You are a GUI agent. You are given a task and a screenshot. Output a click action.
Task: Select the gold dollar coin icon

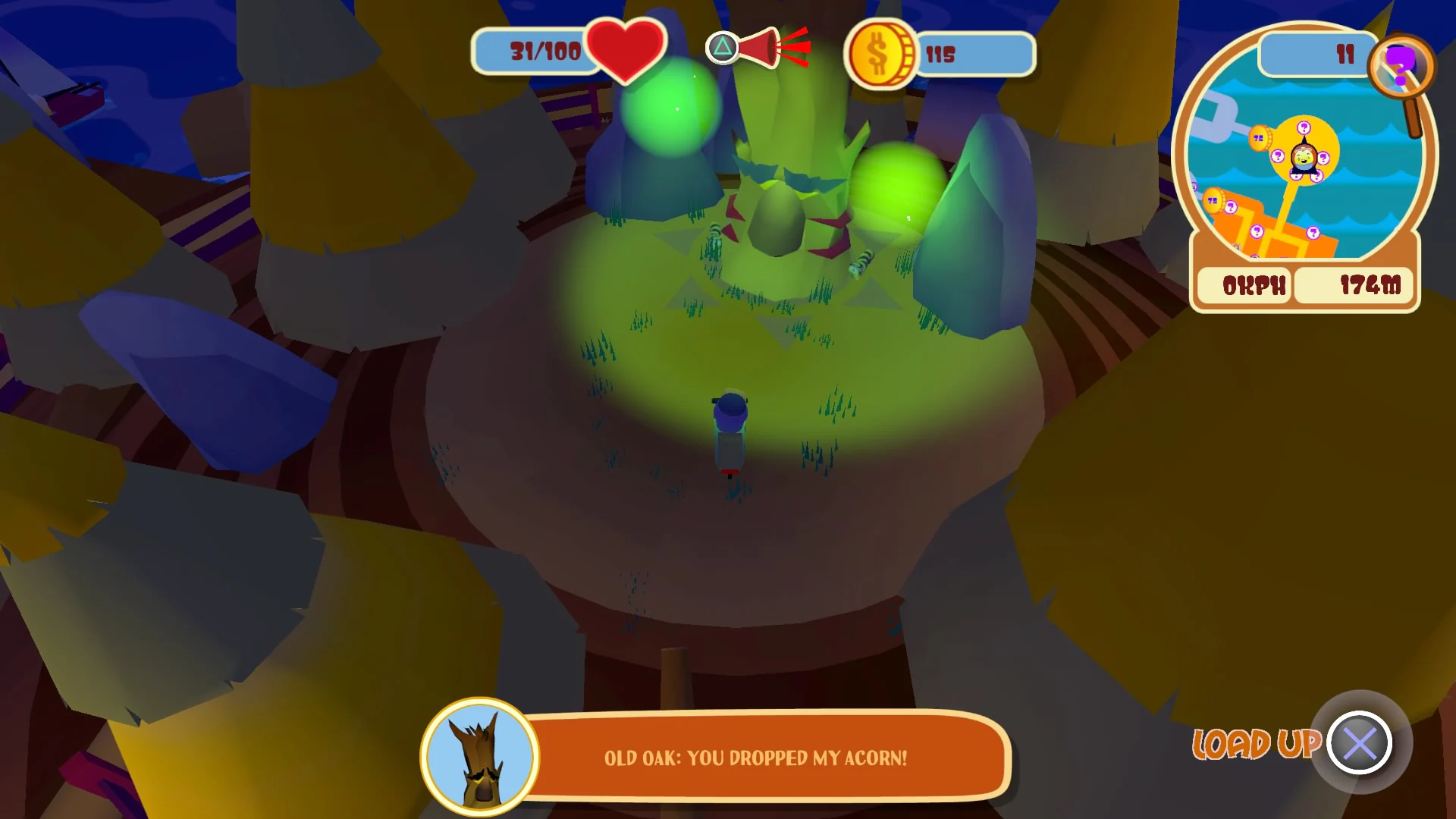click(883, 53)
